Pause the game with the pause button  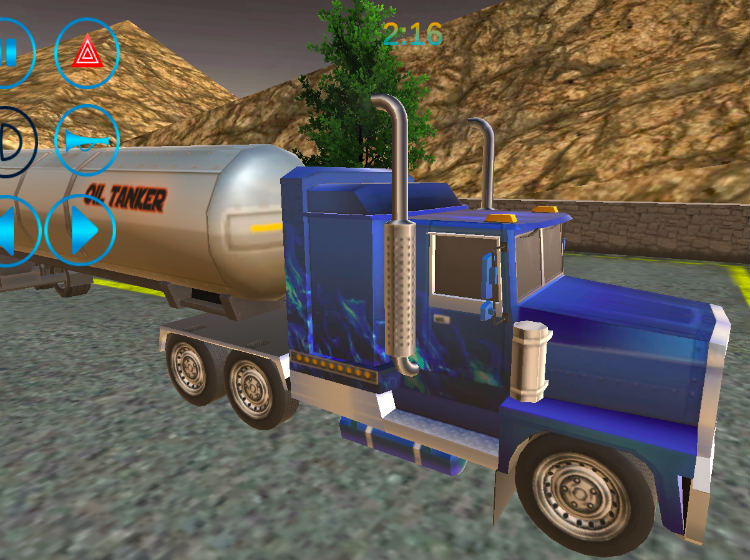click(x=10, y=52)
